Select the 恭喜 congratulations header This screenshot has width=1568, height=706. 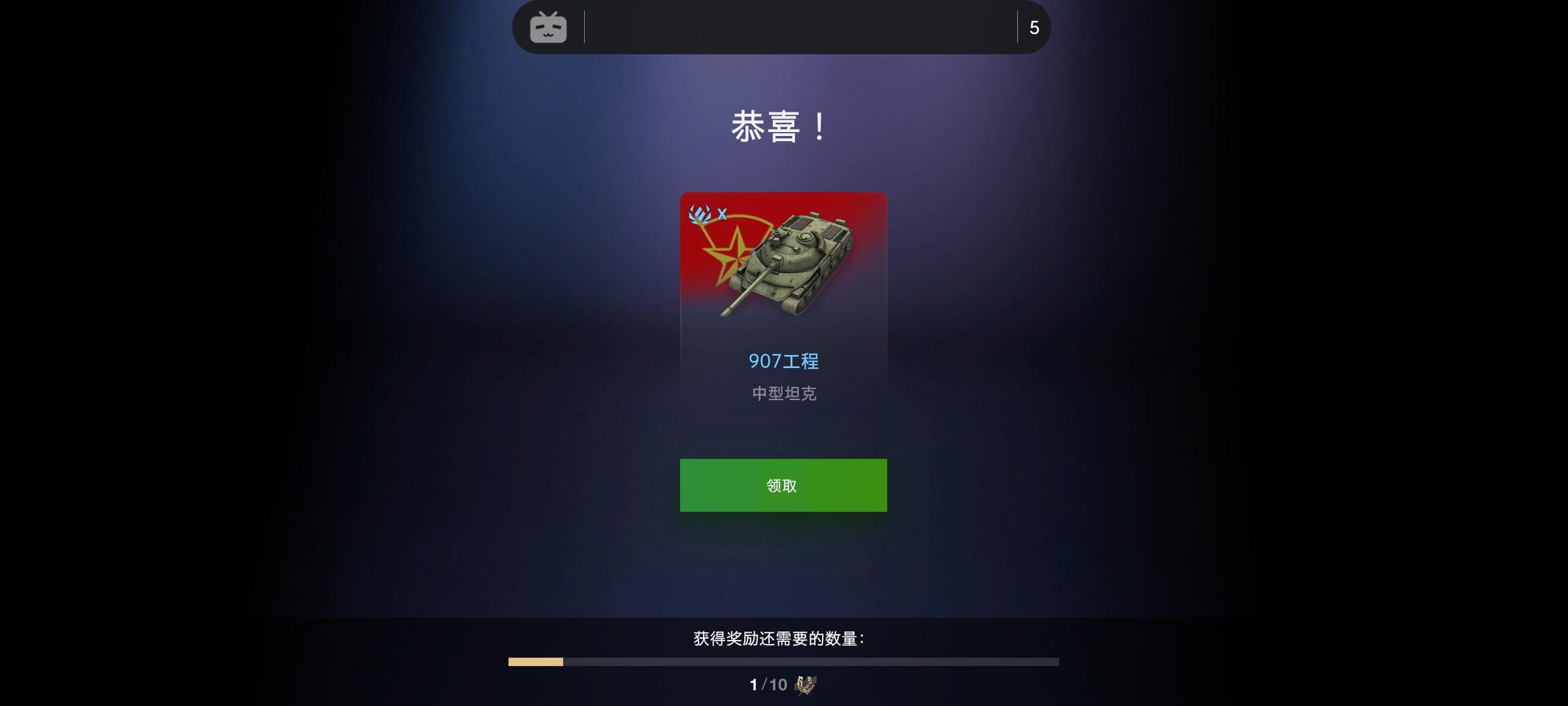tap(783, 128)
